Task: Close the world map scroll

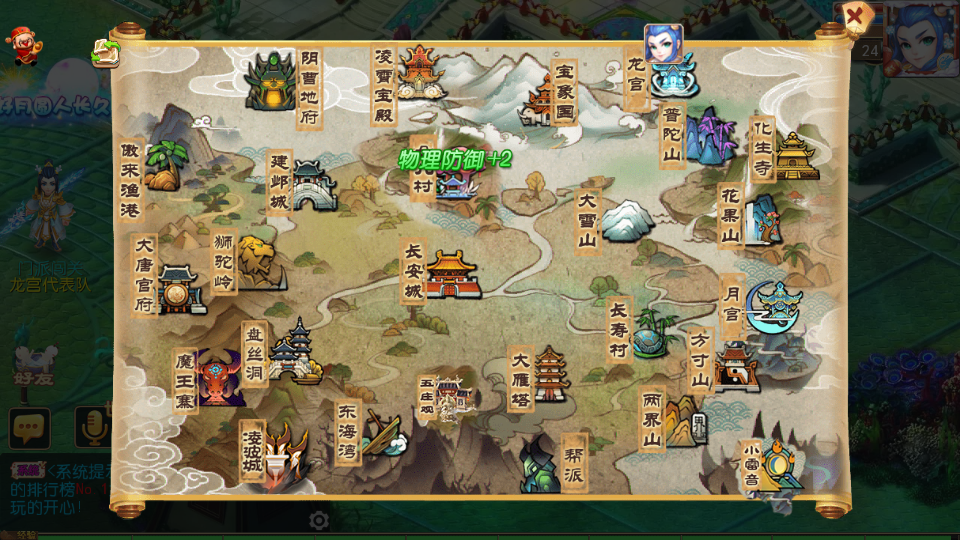Action: point(855,17)
